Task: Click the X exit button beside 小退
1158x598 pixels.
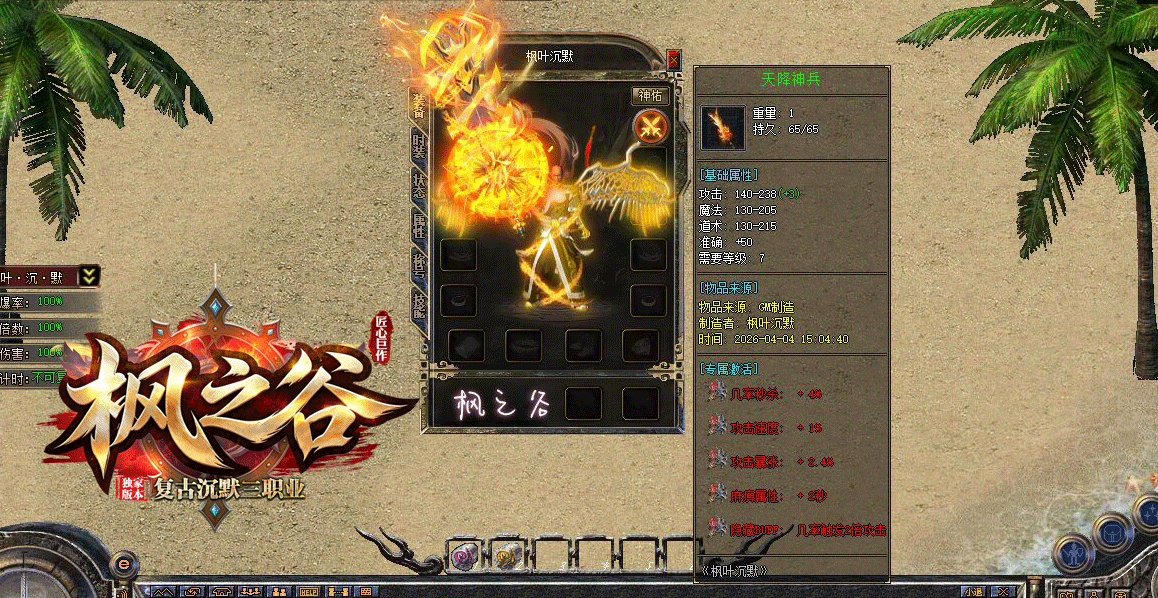Action: point(1002,592)
